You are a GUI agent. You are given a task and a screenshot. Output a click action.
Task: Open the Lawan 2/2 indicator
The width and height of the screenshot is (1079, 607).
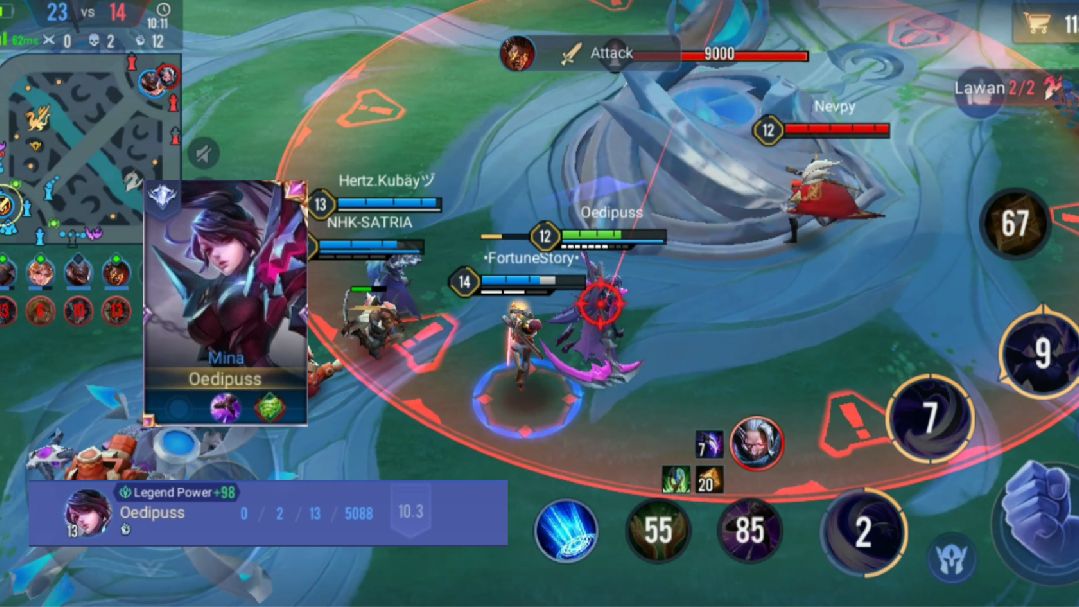(x=1005, y=88)
